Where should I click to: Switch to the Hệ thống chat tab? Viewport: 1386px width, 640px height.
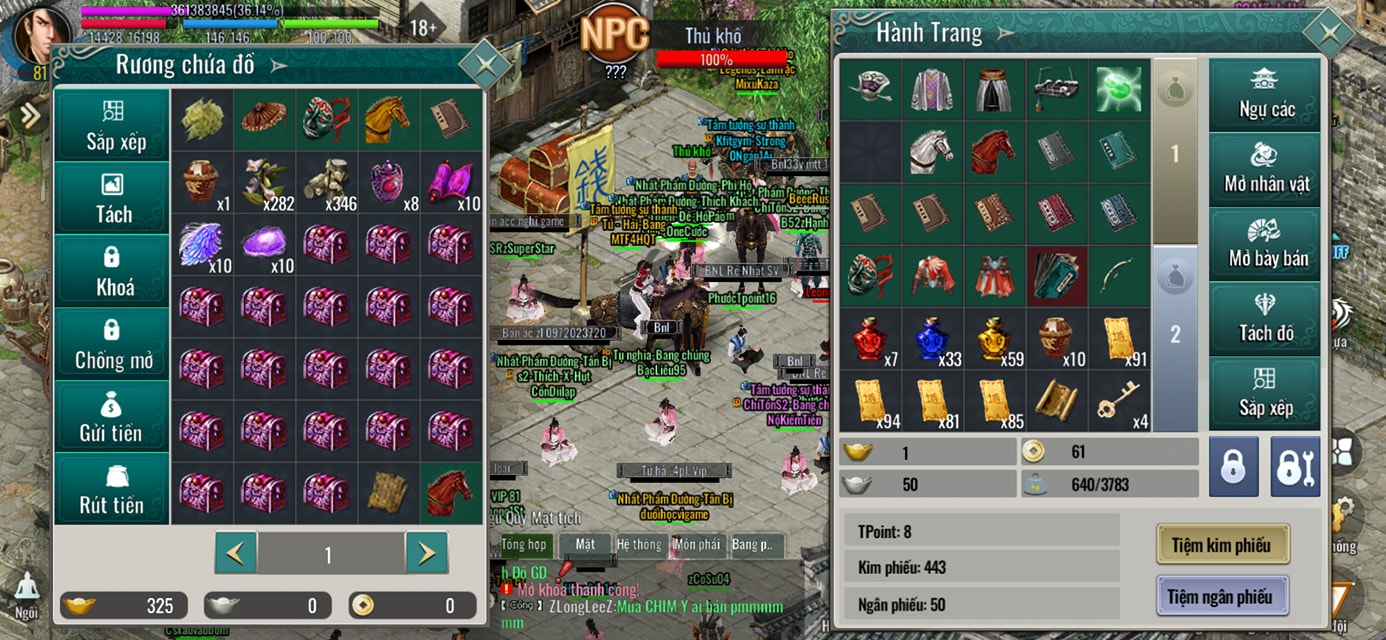coord(639,545)
